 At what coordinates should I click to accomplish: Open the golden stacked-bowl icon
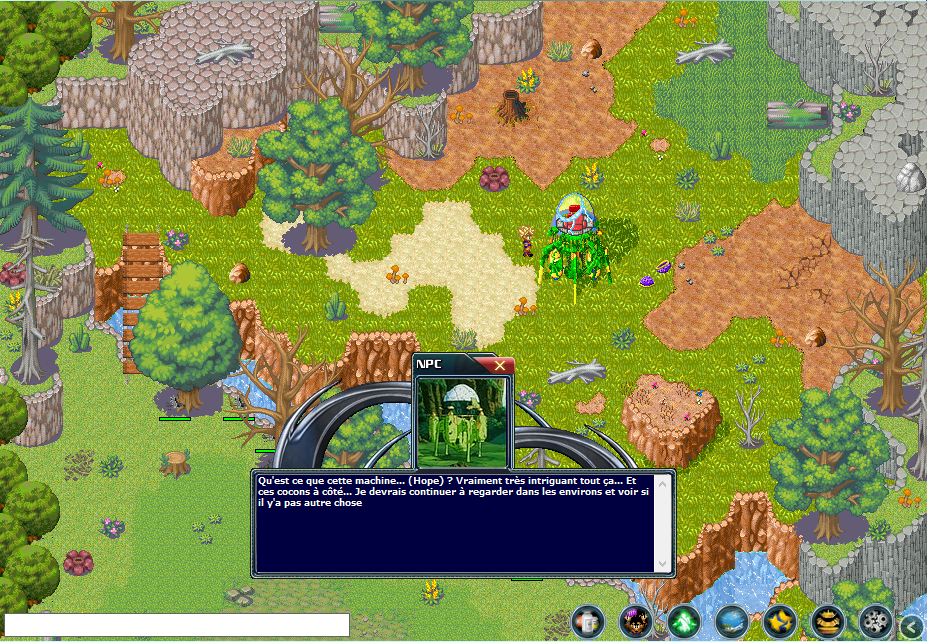pyautogui.click(x=827, y=621)
